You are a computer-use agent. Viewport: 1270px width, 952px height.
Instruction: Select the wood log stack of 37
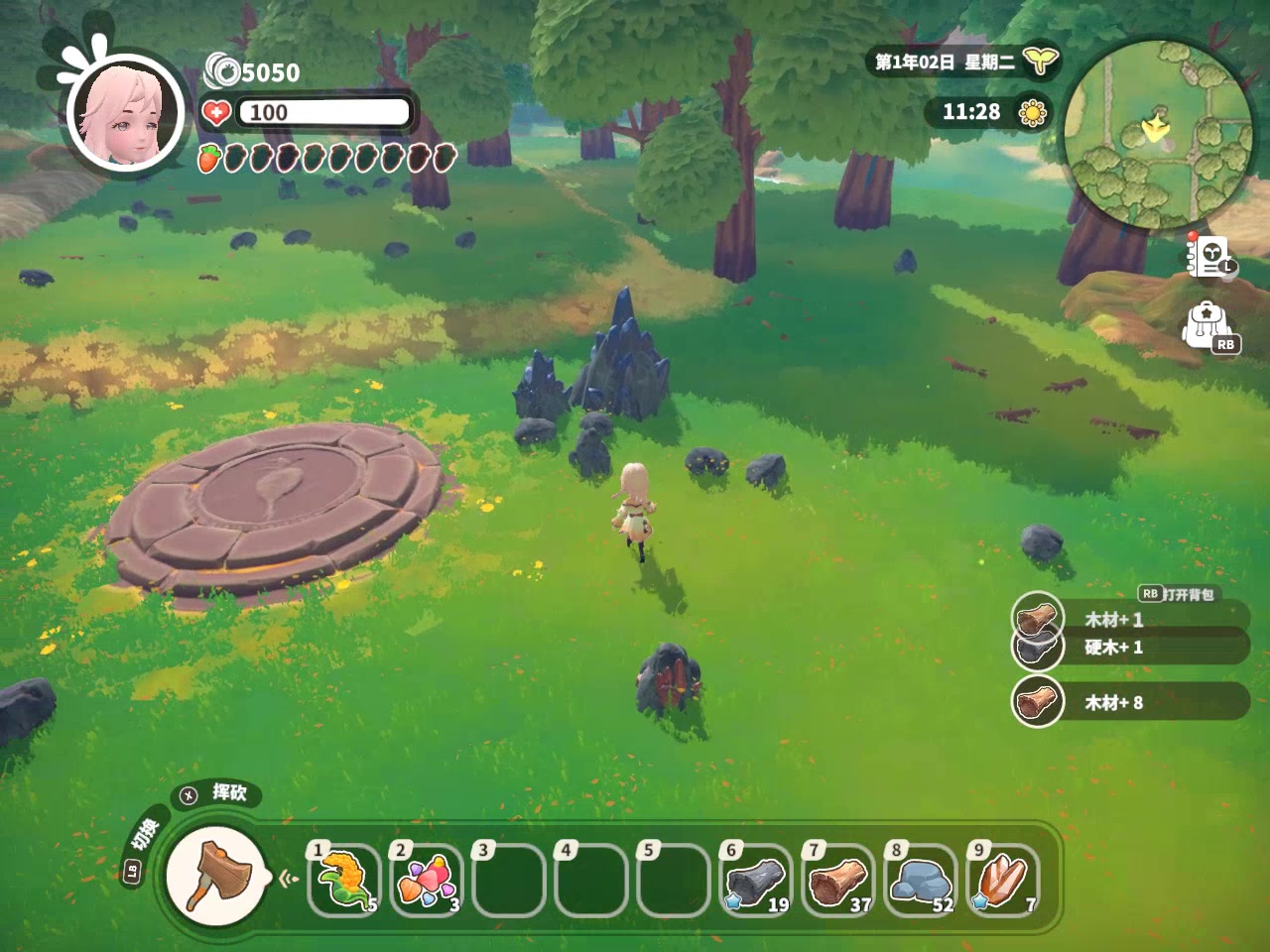(839, 879)
